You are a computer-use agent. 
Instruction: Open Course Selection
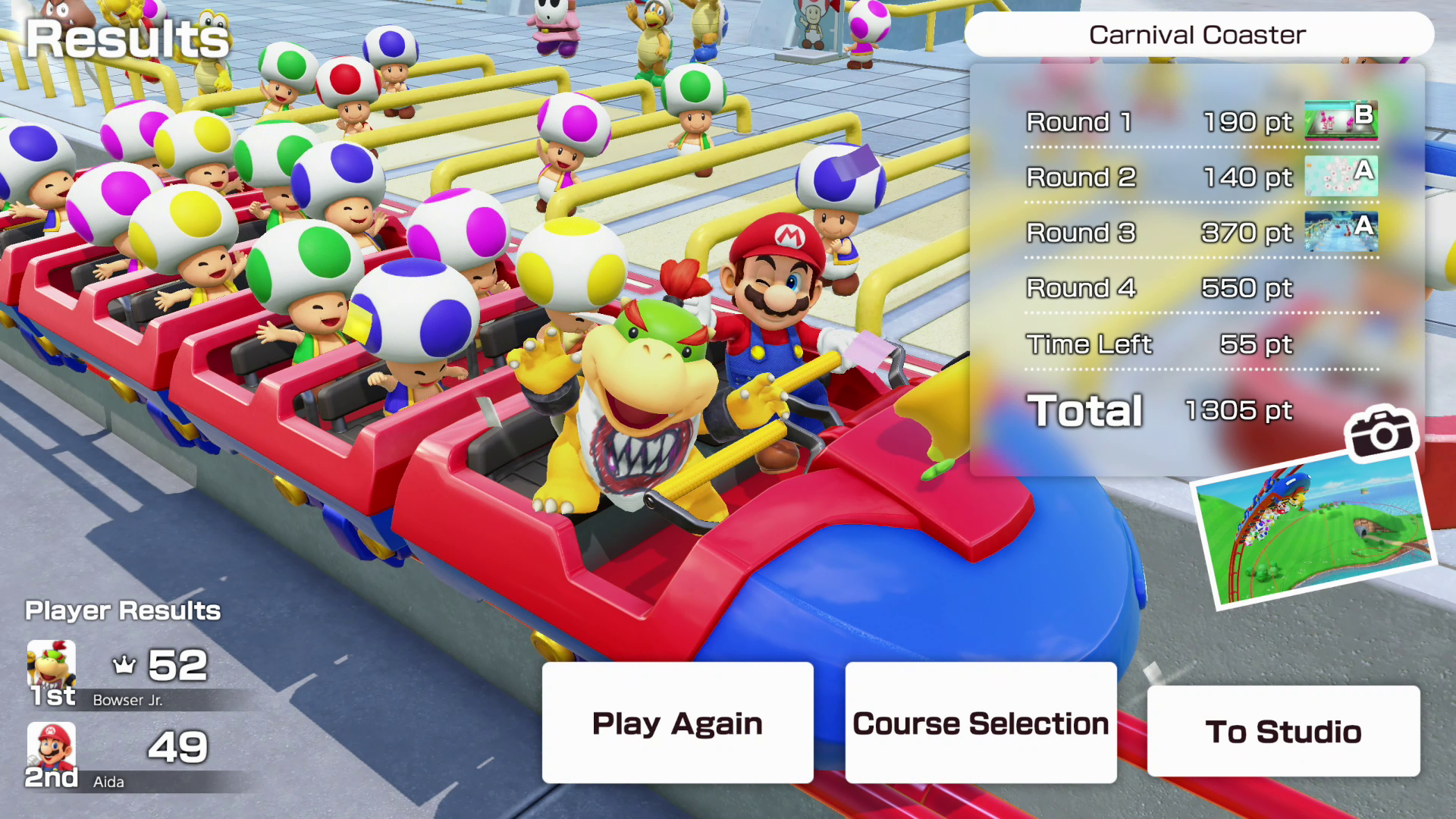point(981,723)
